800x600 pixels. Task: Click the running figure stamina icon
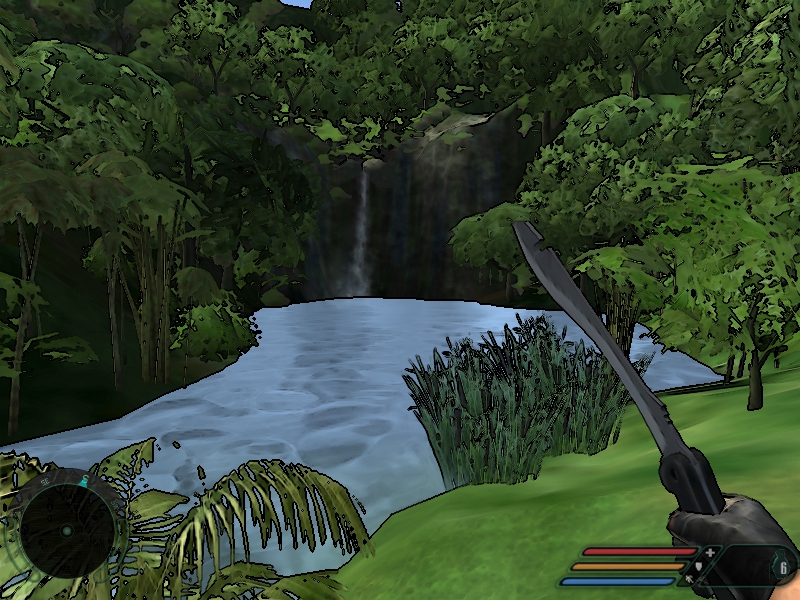(689, 580)
